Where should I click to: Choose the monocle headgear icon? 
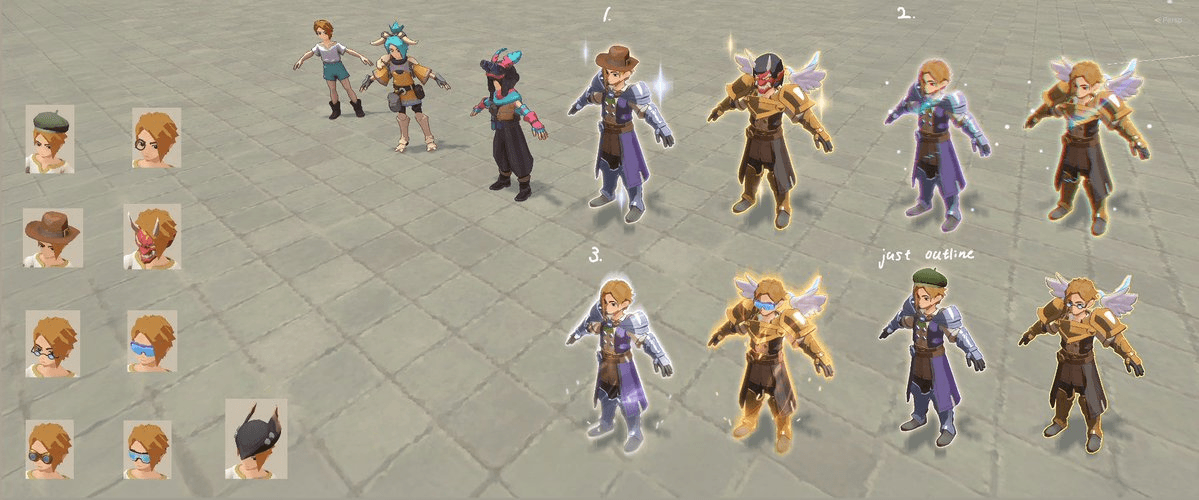[x=157, y=138]
